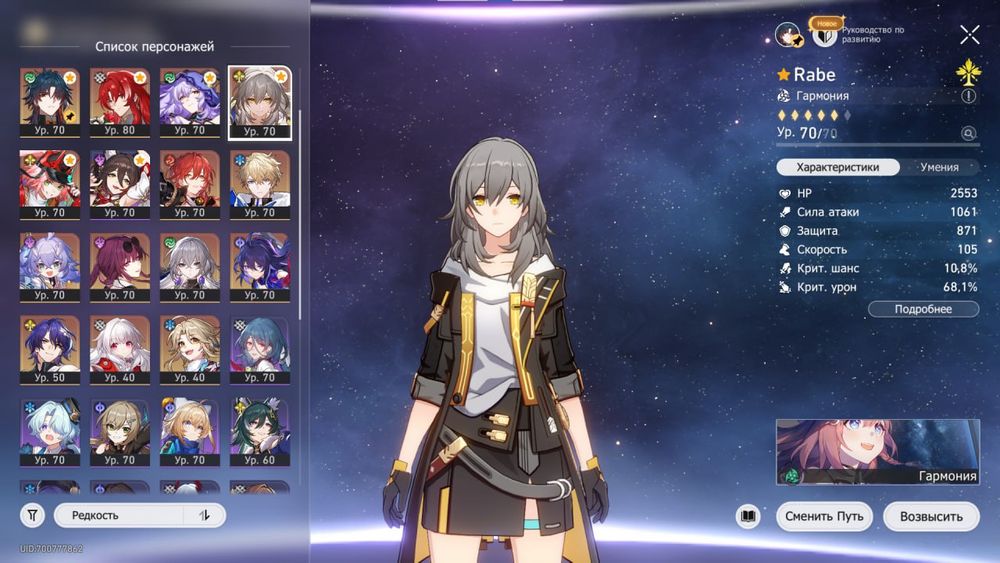
Task: Select the red-haired level 80 character portrait
Action: (120, 103)
